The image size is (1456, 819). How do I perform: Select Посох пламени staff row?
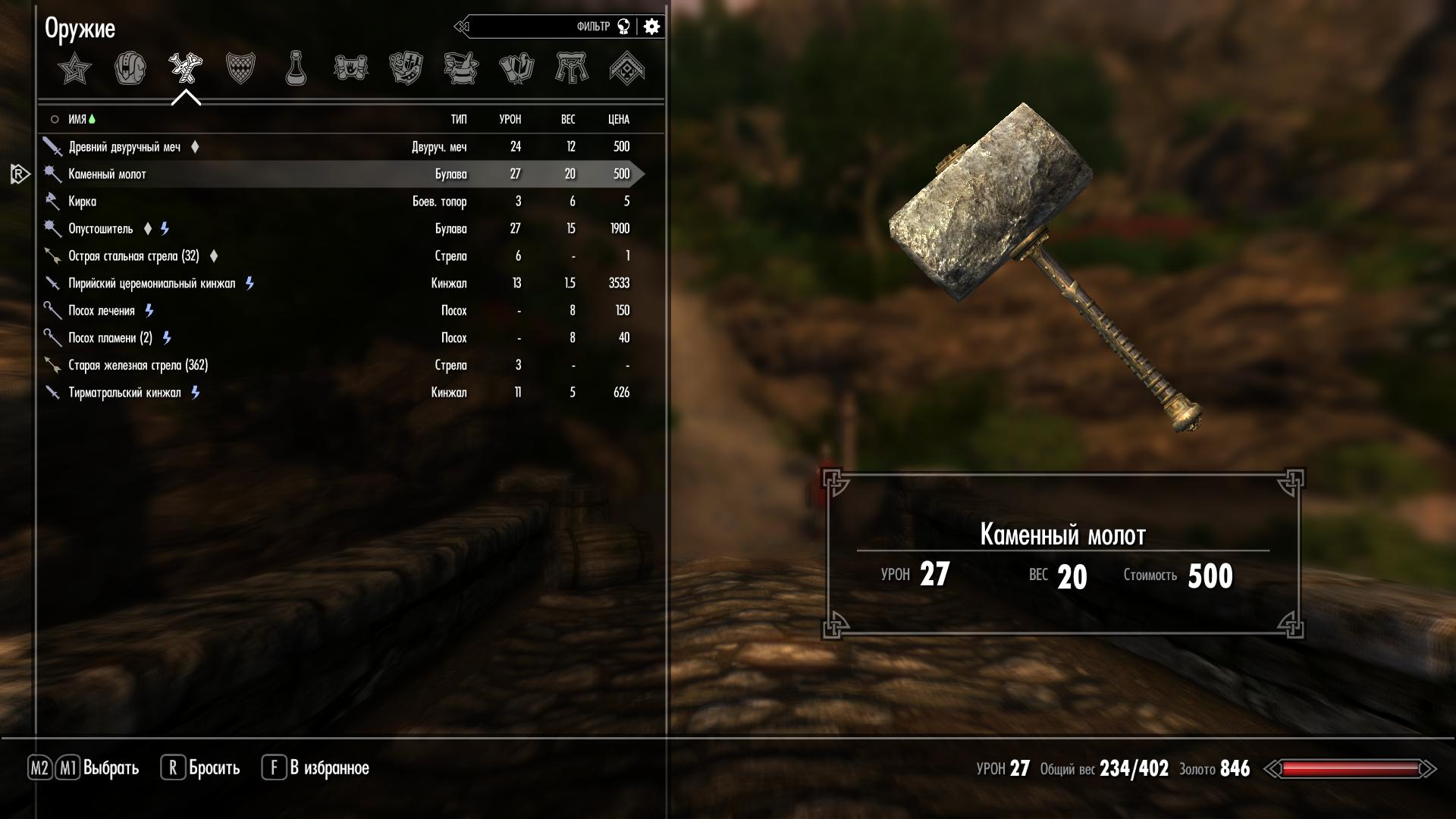pyautogui.click(x=110, y=338)
